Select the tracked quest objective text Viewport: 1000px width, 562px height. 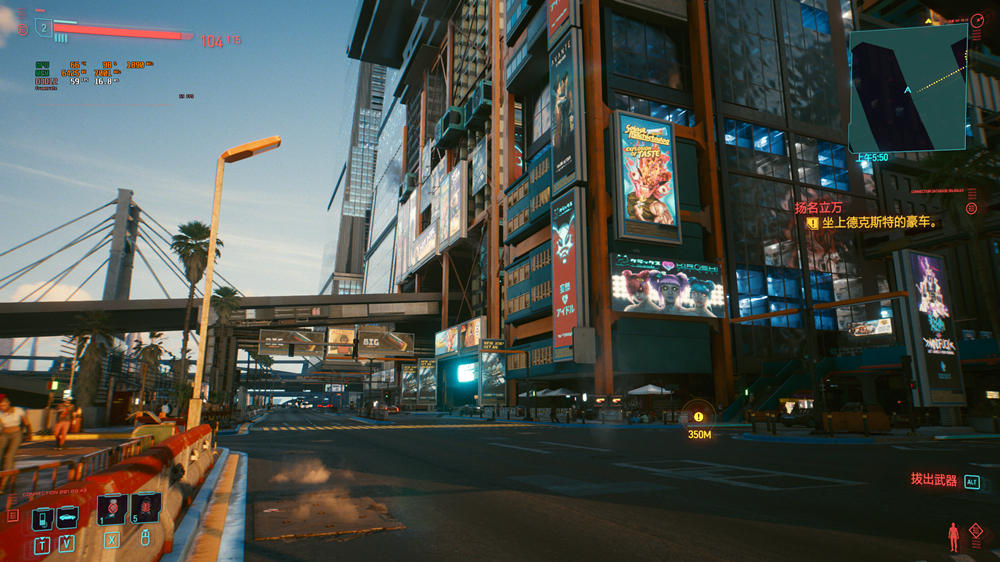(882, 223)
